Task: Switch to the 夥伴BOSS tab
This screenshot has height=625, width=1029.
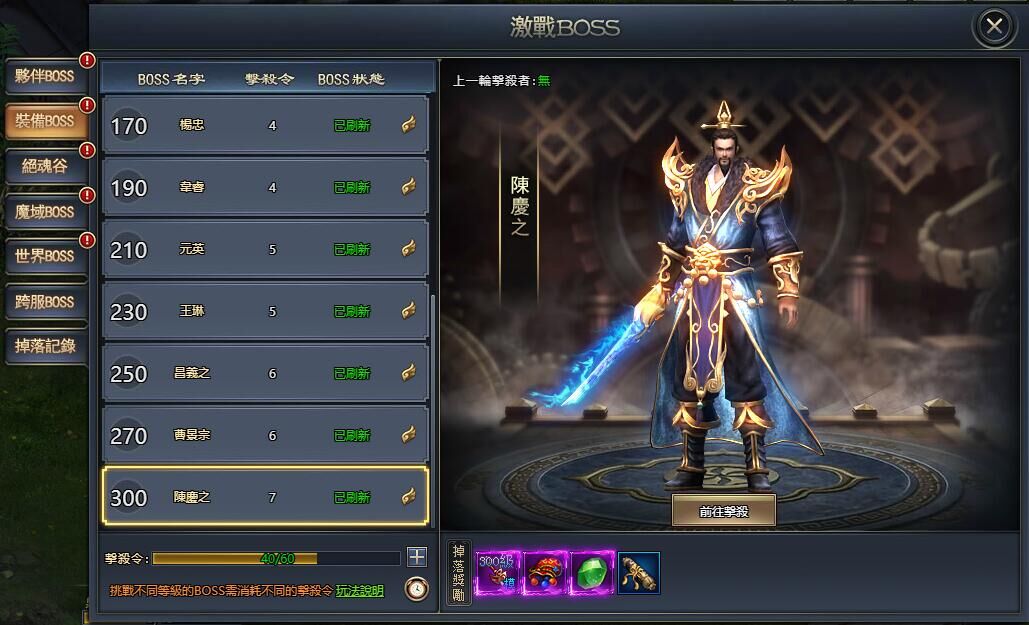Action: pyautogui.click(x=45, y=76)
